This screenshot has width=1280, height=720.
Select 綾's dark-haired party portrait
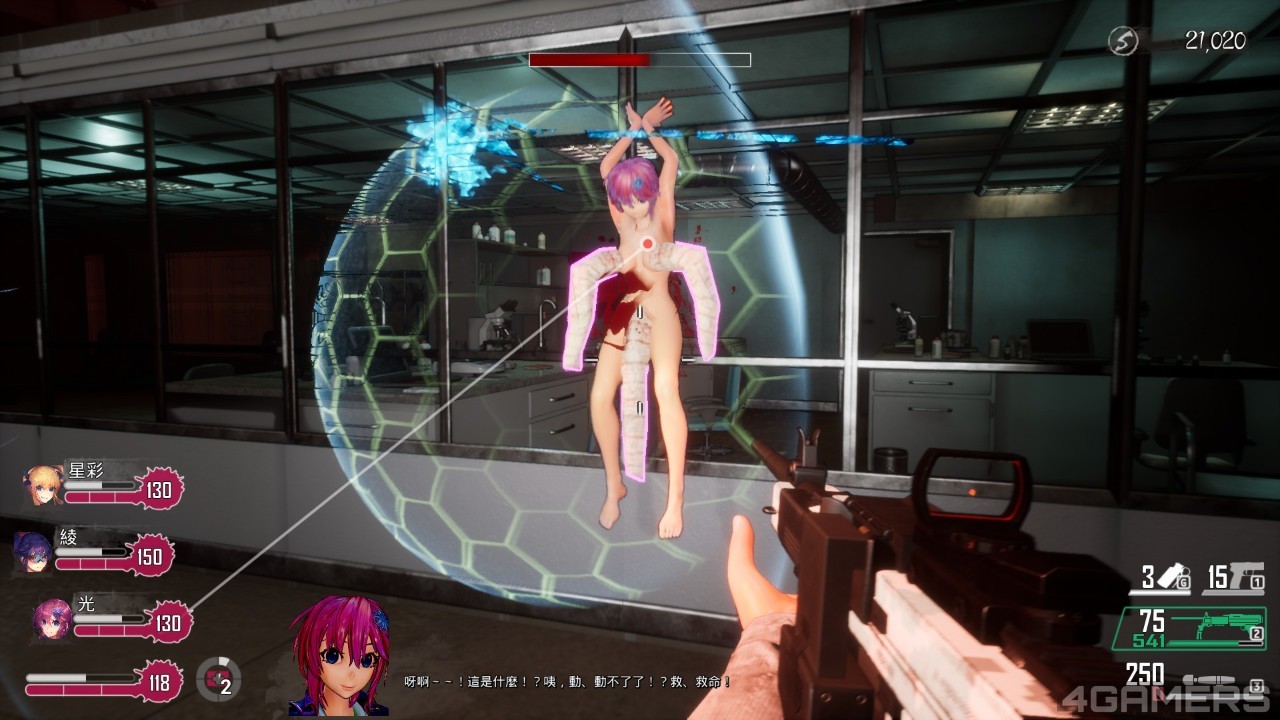(33, 551)
